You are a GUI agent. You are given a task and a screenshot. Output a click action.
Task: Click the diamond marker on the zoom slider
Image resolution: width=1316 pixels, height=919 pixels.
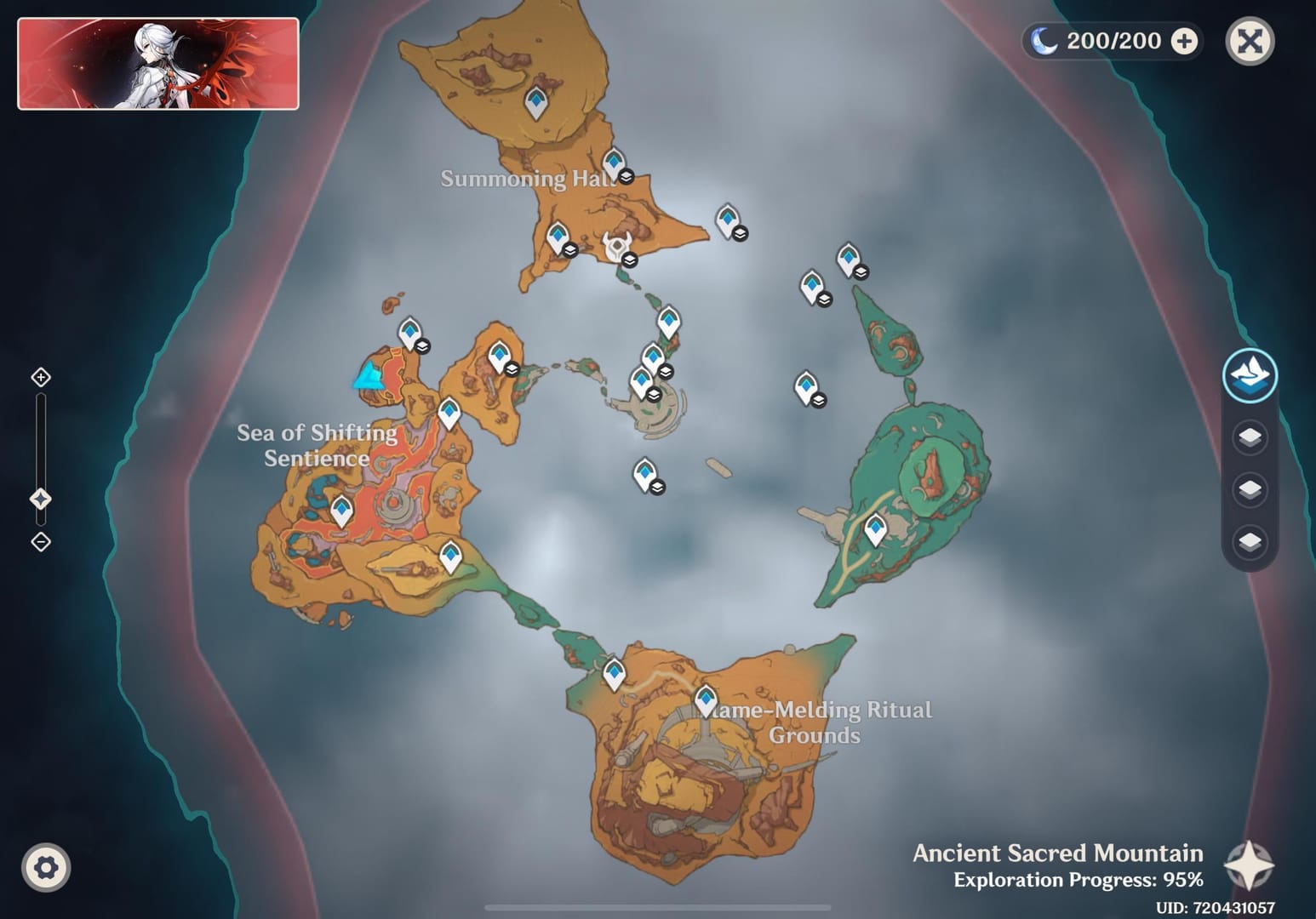[x=40, y=500]
